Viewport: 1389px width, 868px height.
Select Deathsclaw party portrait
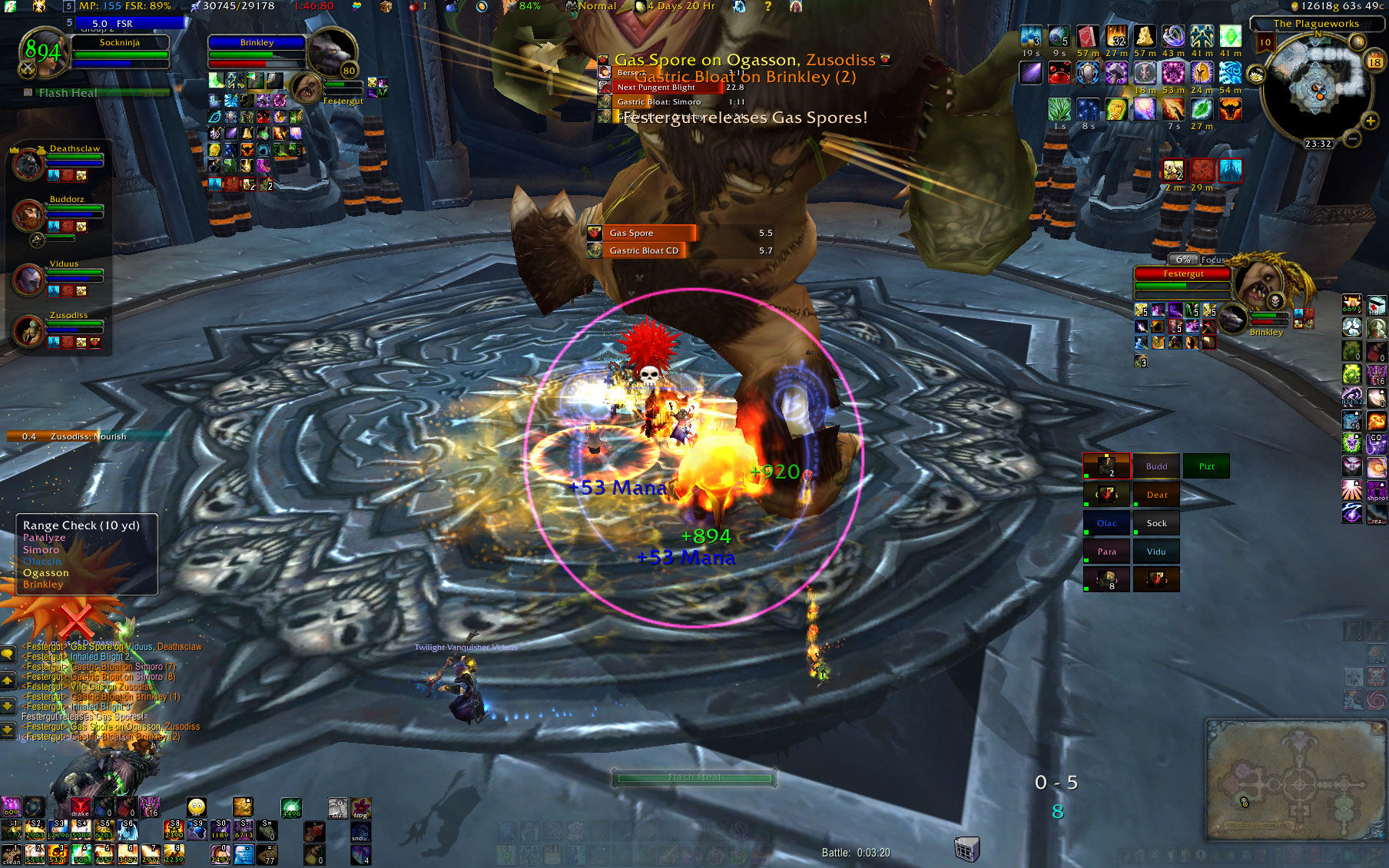pyautogui.click(x=28, y=164)
